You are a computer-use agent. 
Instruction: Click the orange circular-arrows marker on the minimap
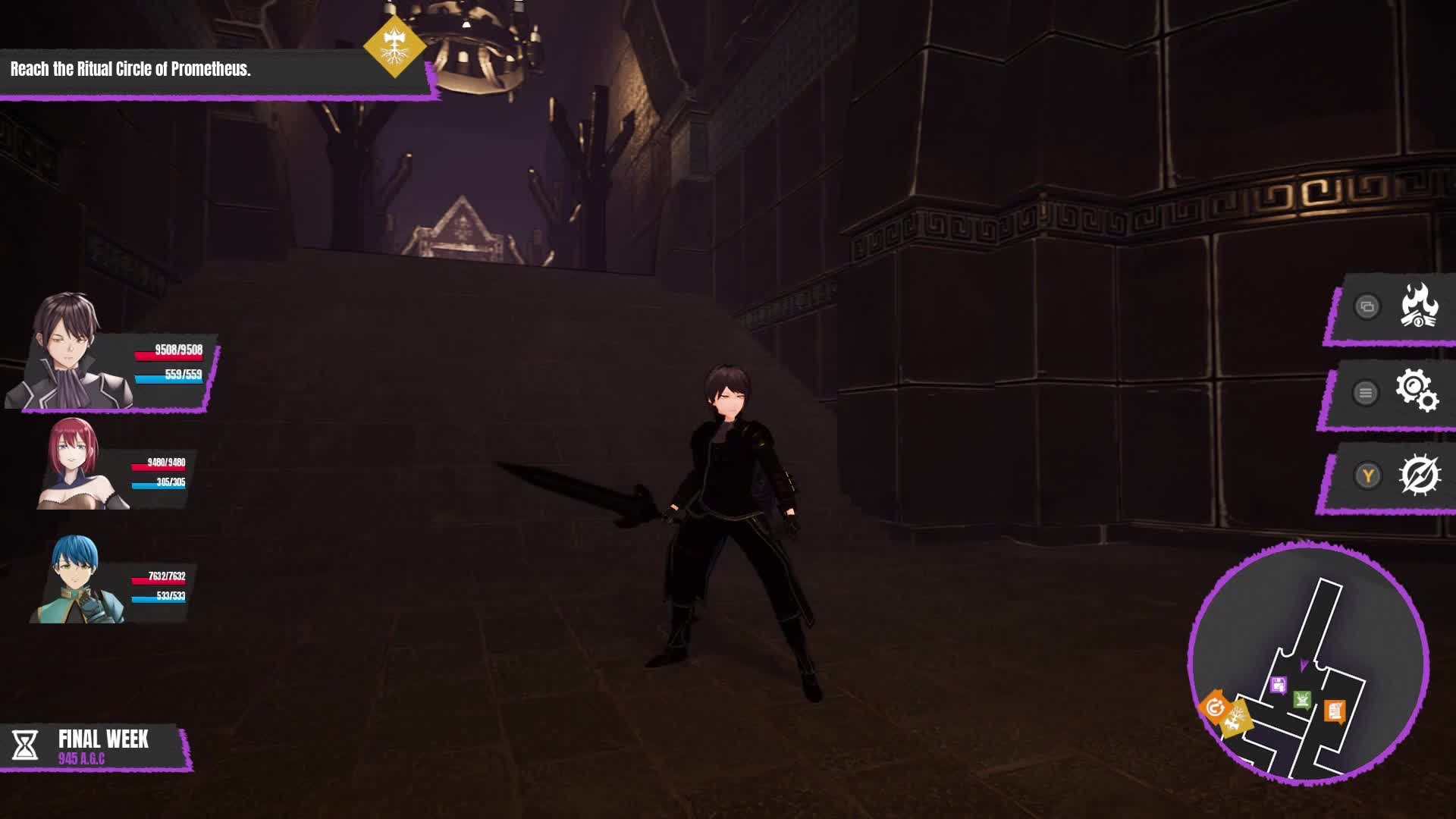[x=1216, y=706]
